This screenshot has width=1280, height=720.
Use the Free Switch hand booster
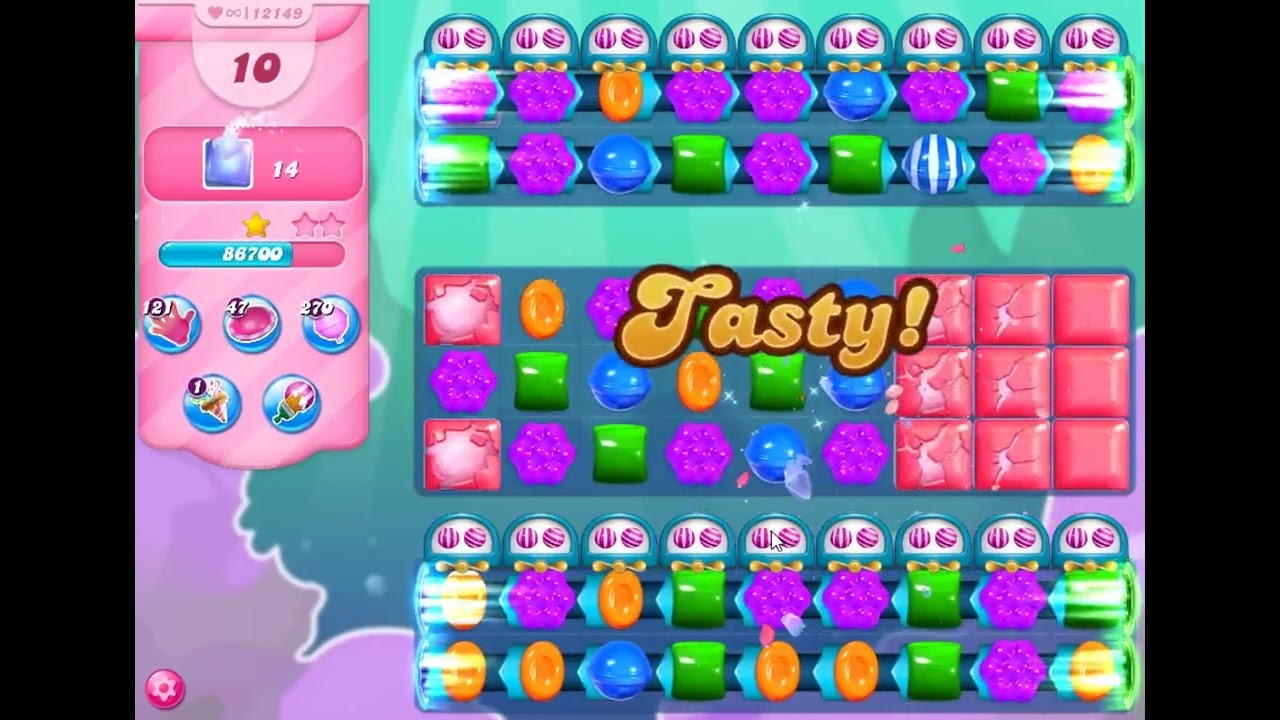172,322
